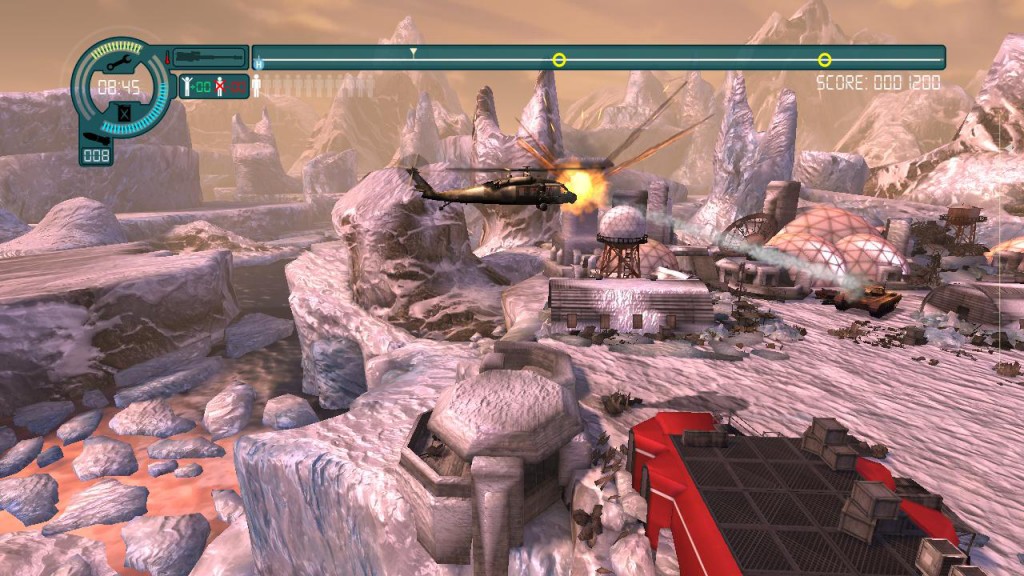Select the machine gun weapon icon
The image size is (1024, 576).
coord(208,58)
